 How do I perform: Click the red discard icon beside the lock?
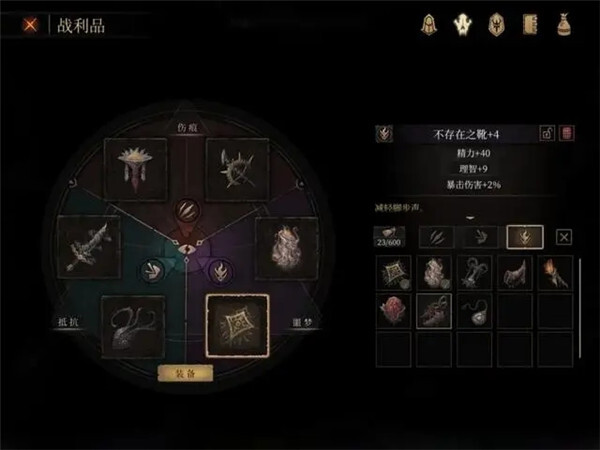(x=566, y=133)
